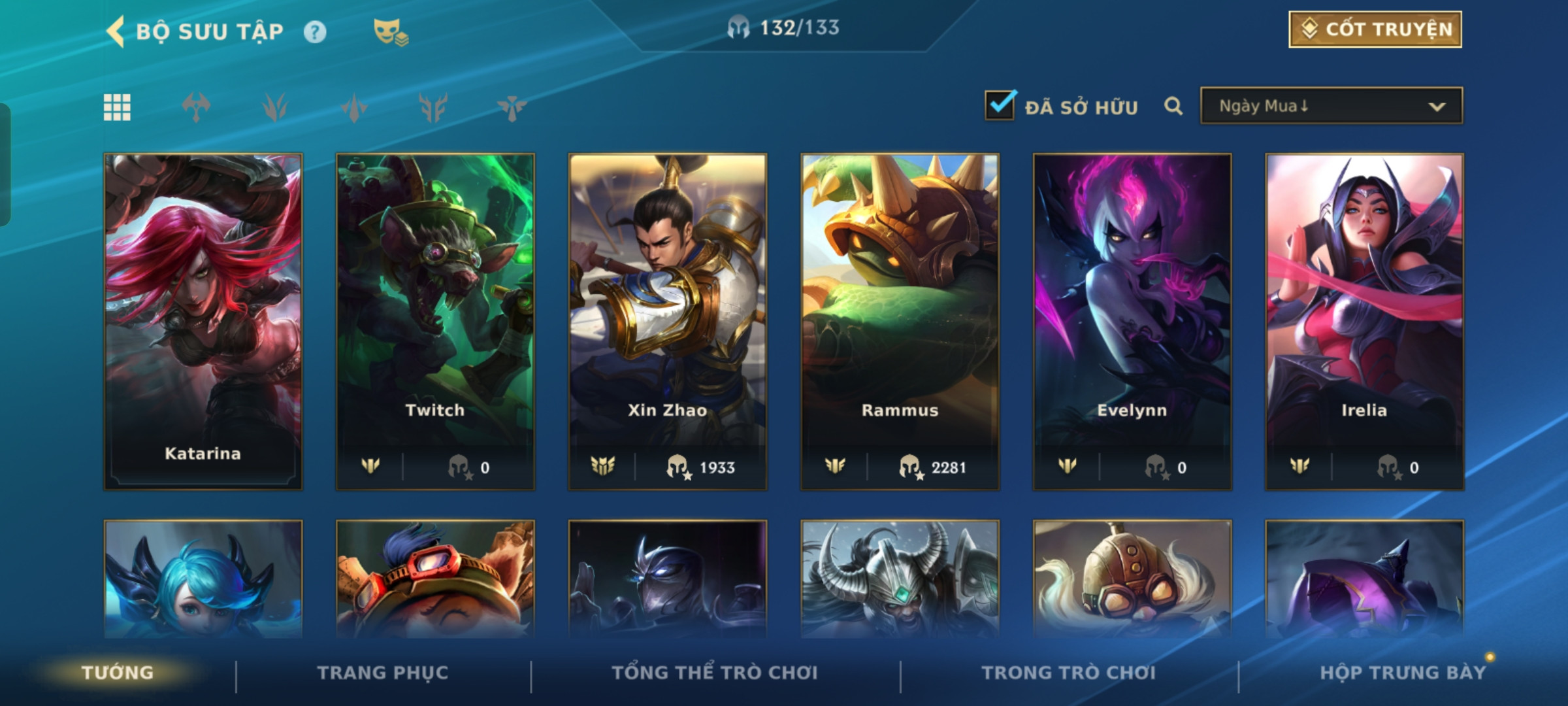Open the Ngày Mua sort dropdown
The image size is (1568, 706).
[x=1331, y=106]
